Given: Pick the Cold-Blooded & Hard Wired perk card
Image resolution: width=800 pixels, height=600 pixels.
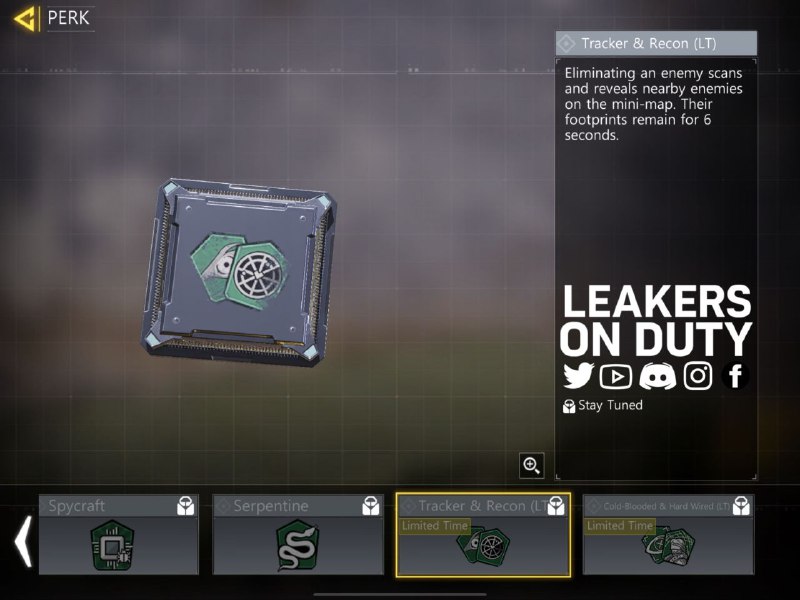Looking at the screenshot, I should [667, 535].
